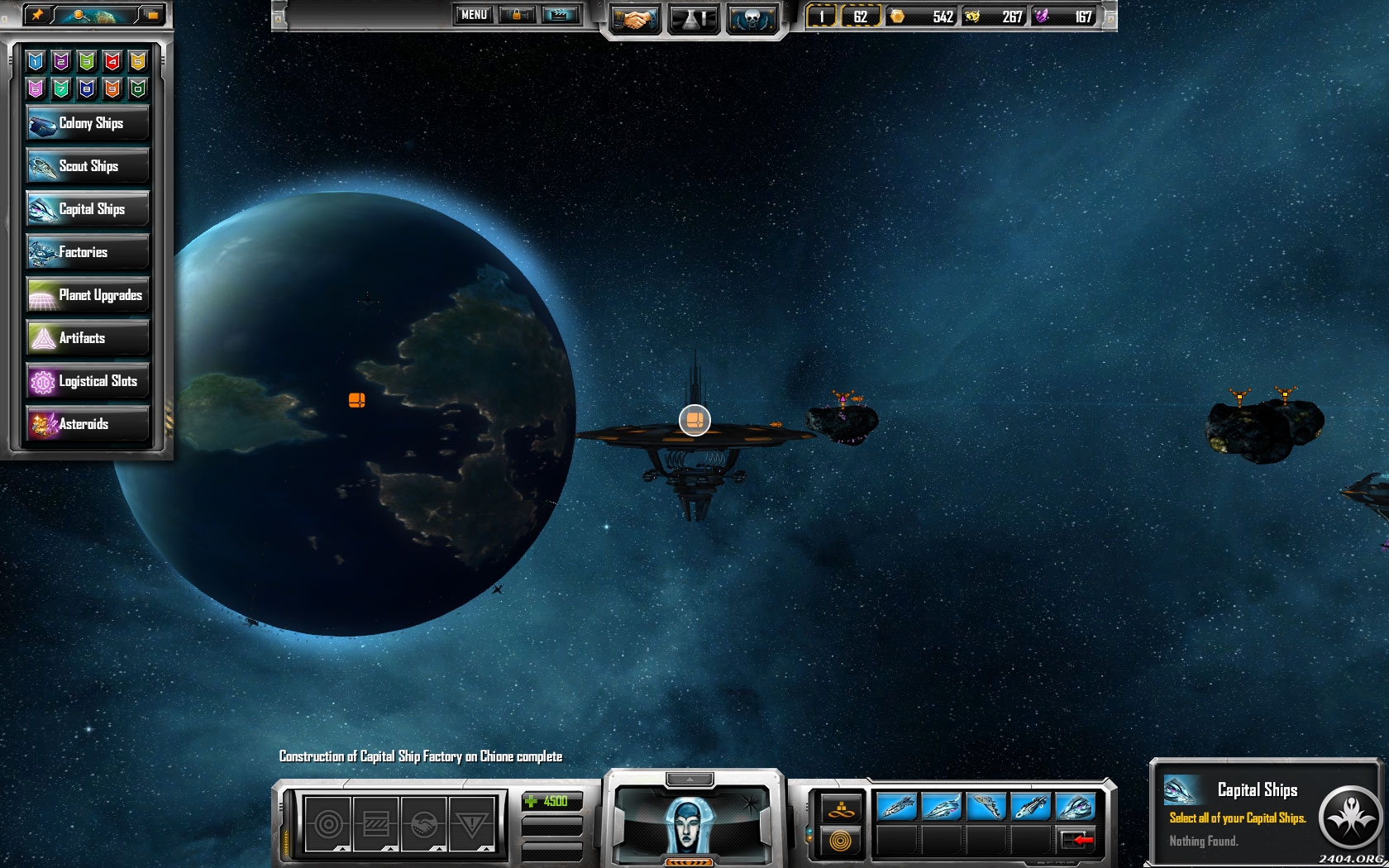Click the red arrow back button
The width and height of the screenshot is (1389, 868).
[1076, 841]
